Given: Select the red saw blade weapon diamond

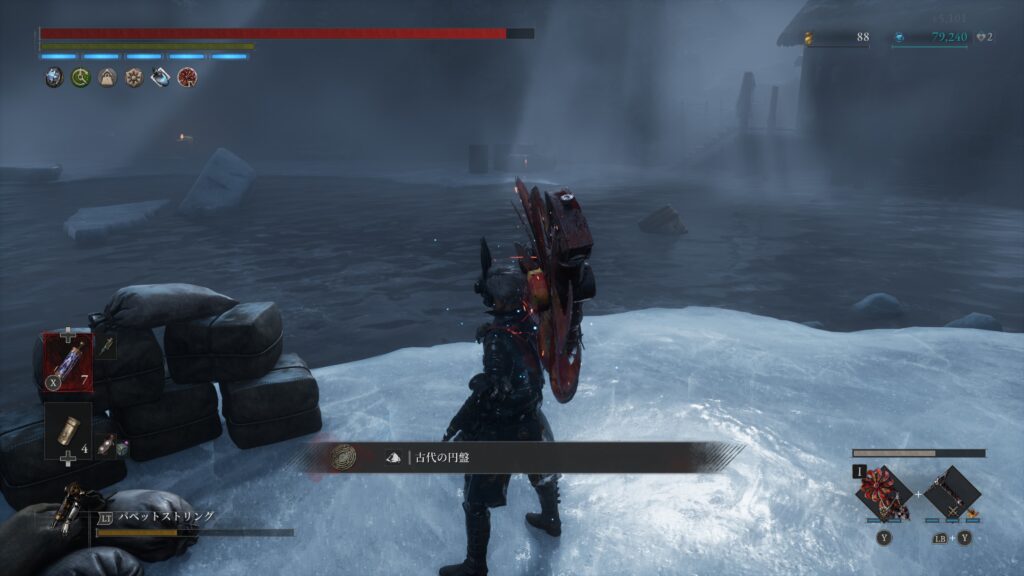Looking at the screenshot, I should click(x=884, y=492).
